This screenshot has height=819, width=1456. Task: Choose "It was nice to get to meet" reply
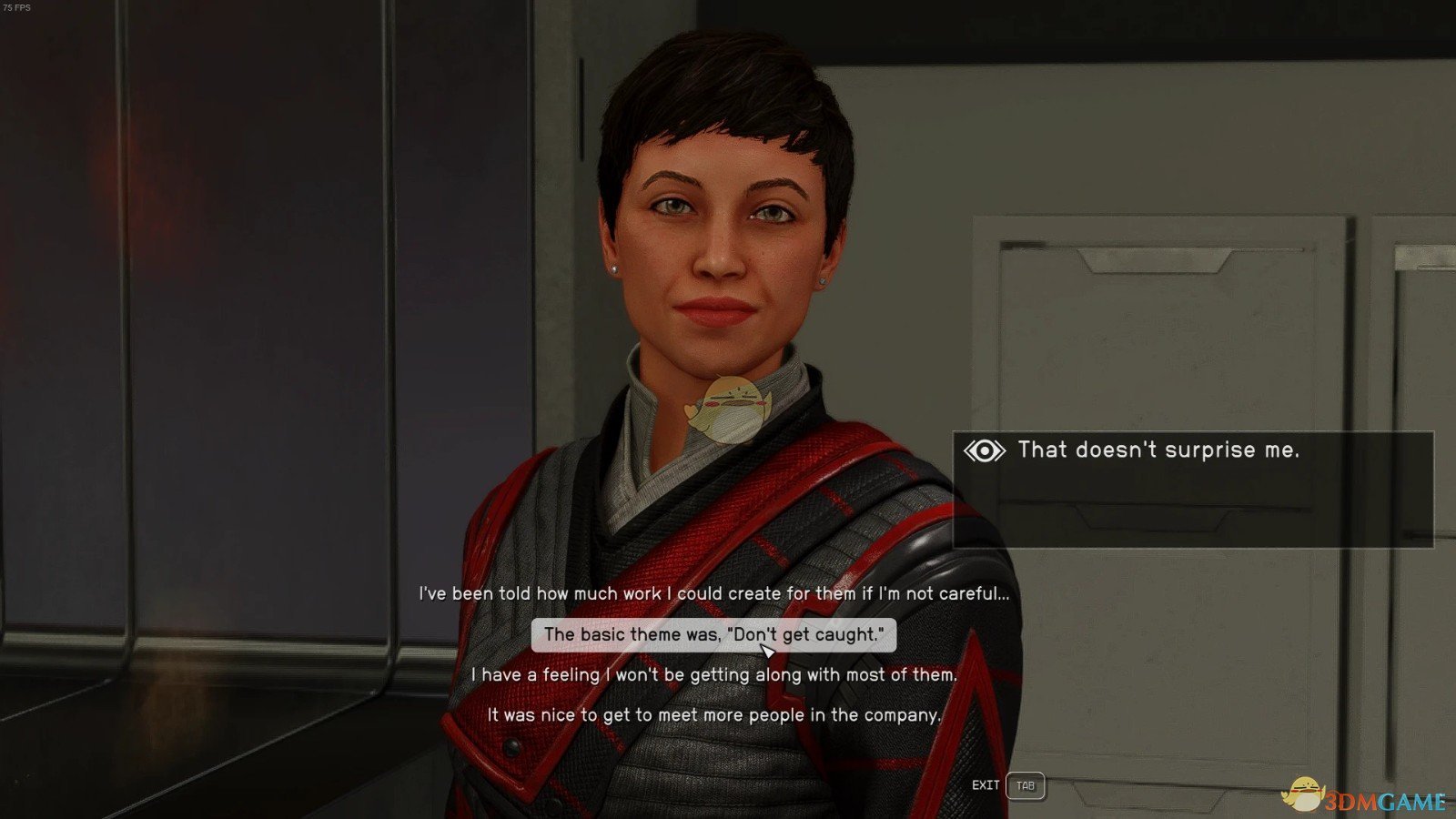tap(713, 715)
